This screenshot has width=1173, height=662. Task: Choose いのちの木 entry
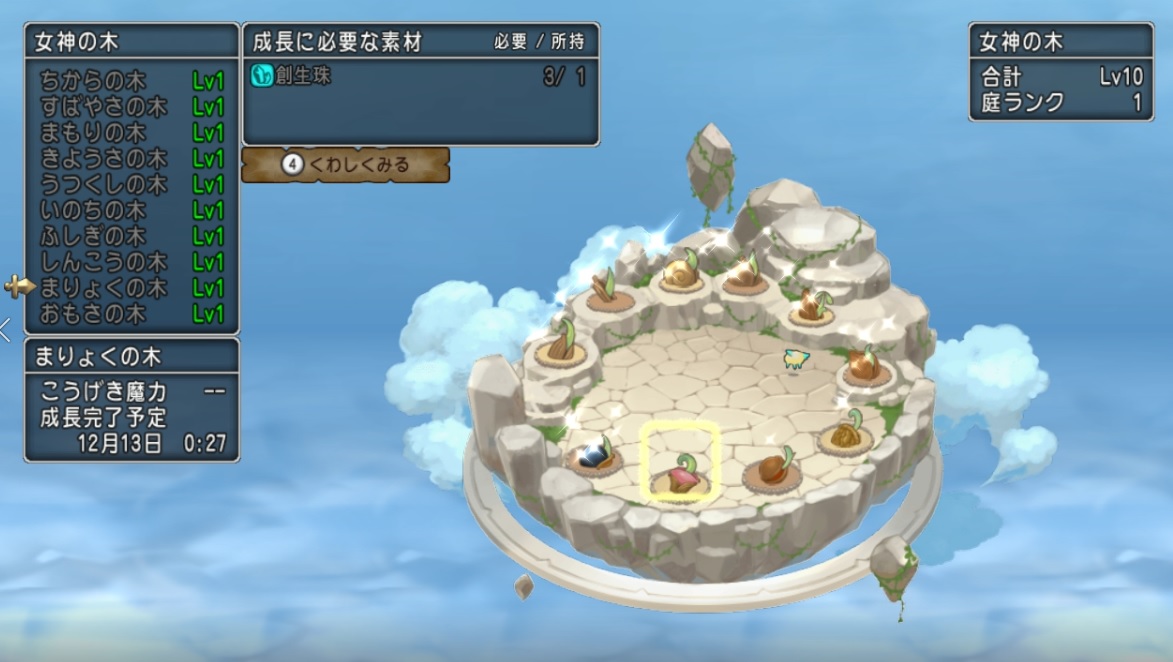click(131, 211)
